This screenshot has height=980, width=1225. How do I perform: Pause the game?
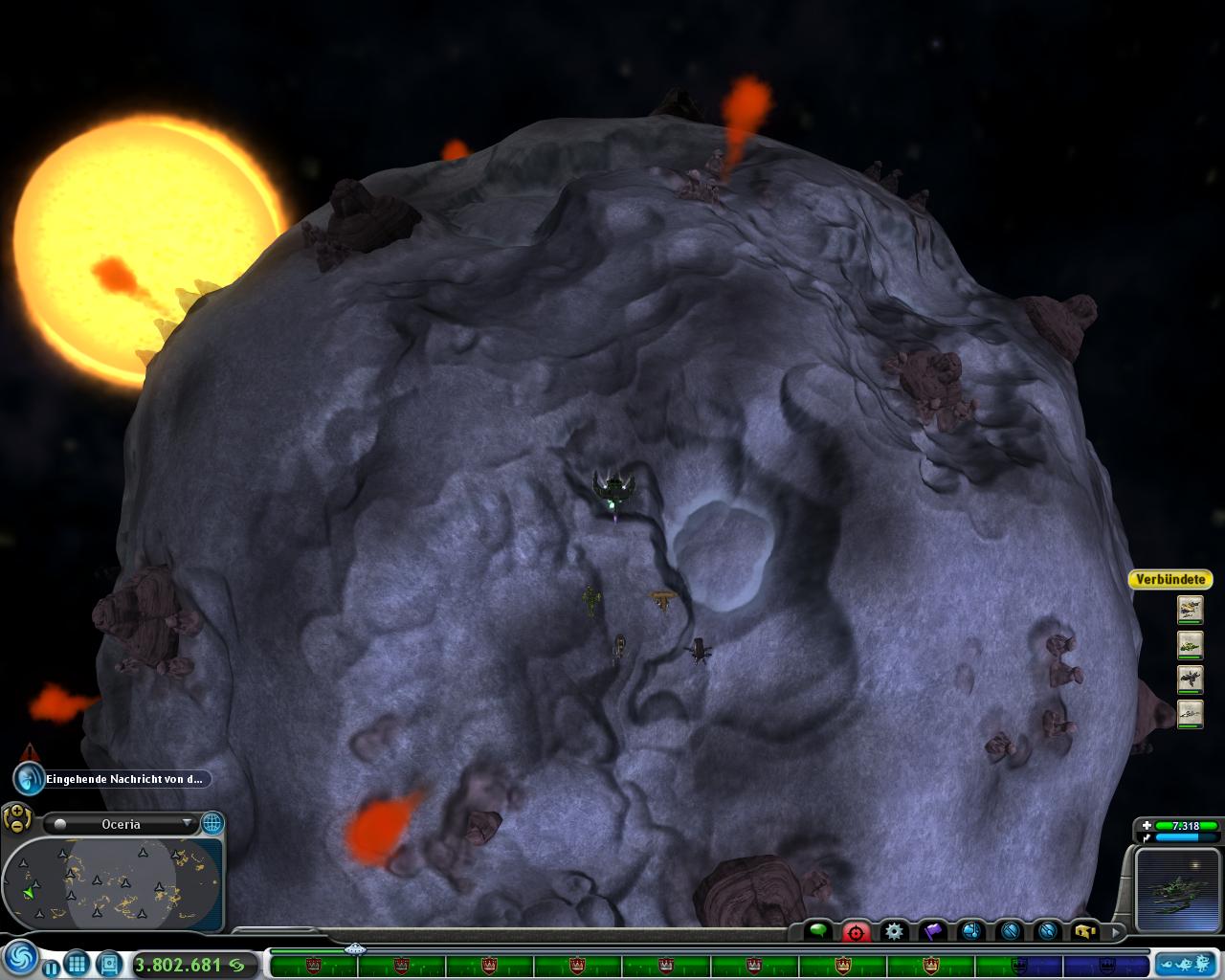pos(51,967)
